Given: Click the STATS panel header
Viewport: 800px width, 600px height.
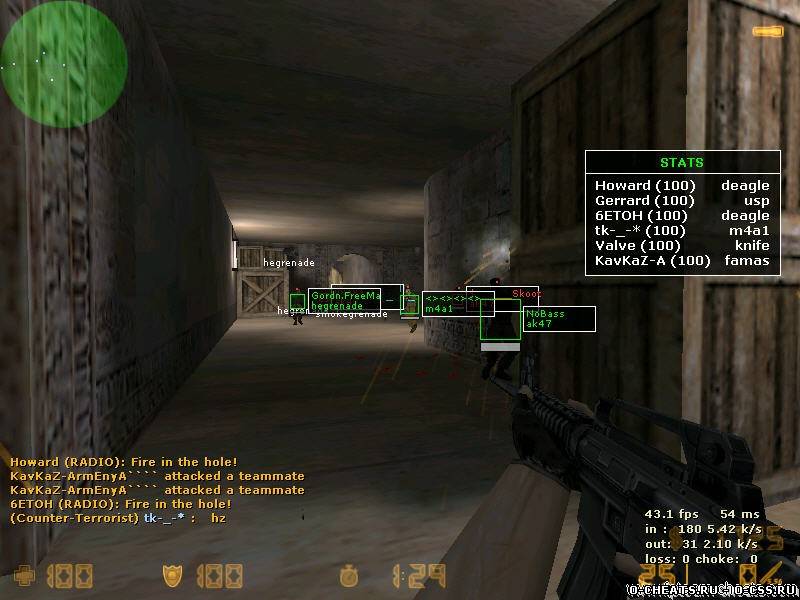Looking at the screenshot, I should (x=682, y=162).
